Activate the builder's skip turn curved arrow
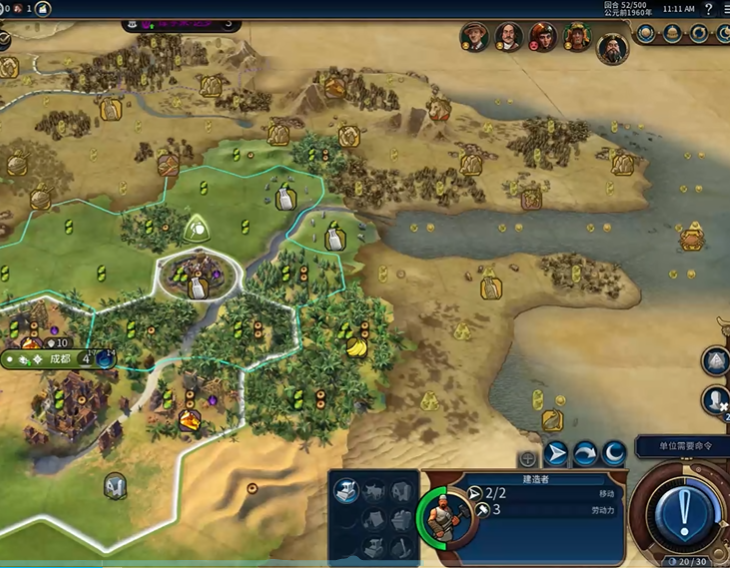The height and width of the screenshot is (568, 730). (x=585, y=453)
